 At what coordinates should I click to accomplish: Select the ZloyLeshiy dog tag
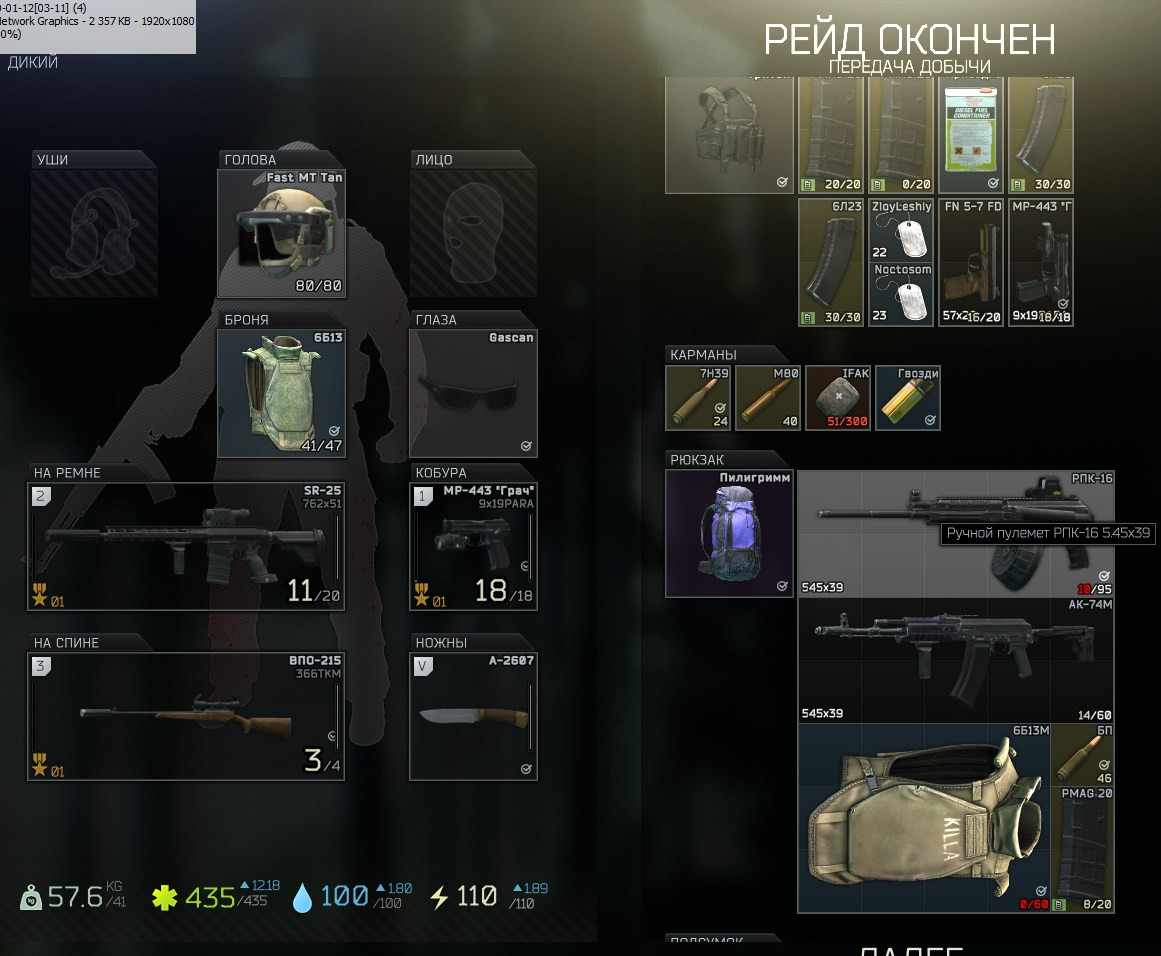tap(901, 230)
